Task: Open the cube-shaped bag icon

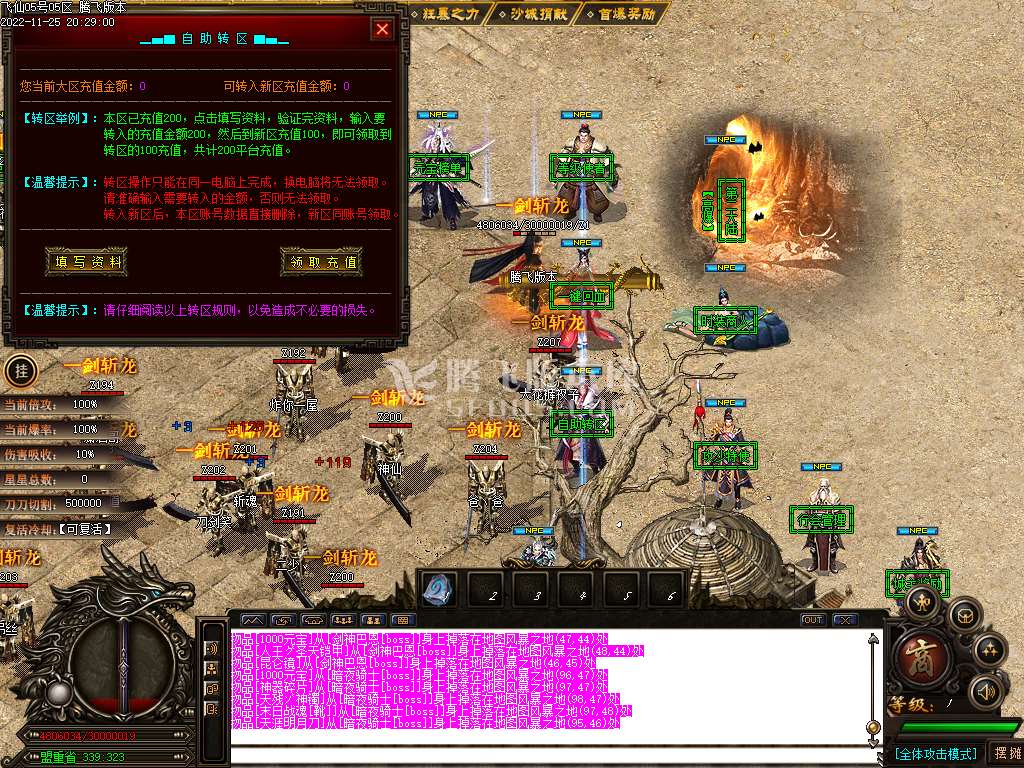Action: [x=964, y=614]
